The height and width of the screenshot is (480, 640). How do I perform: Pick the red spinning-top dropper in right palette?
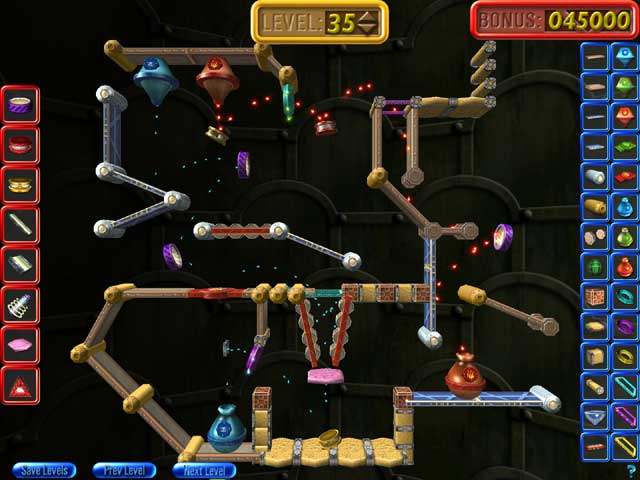(625, 118)
